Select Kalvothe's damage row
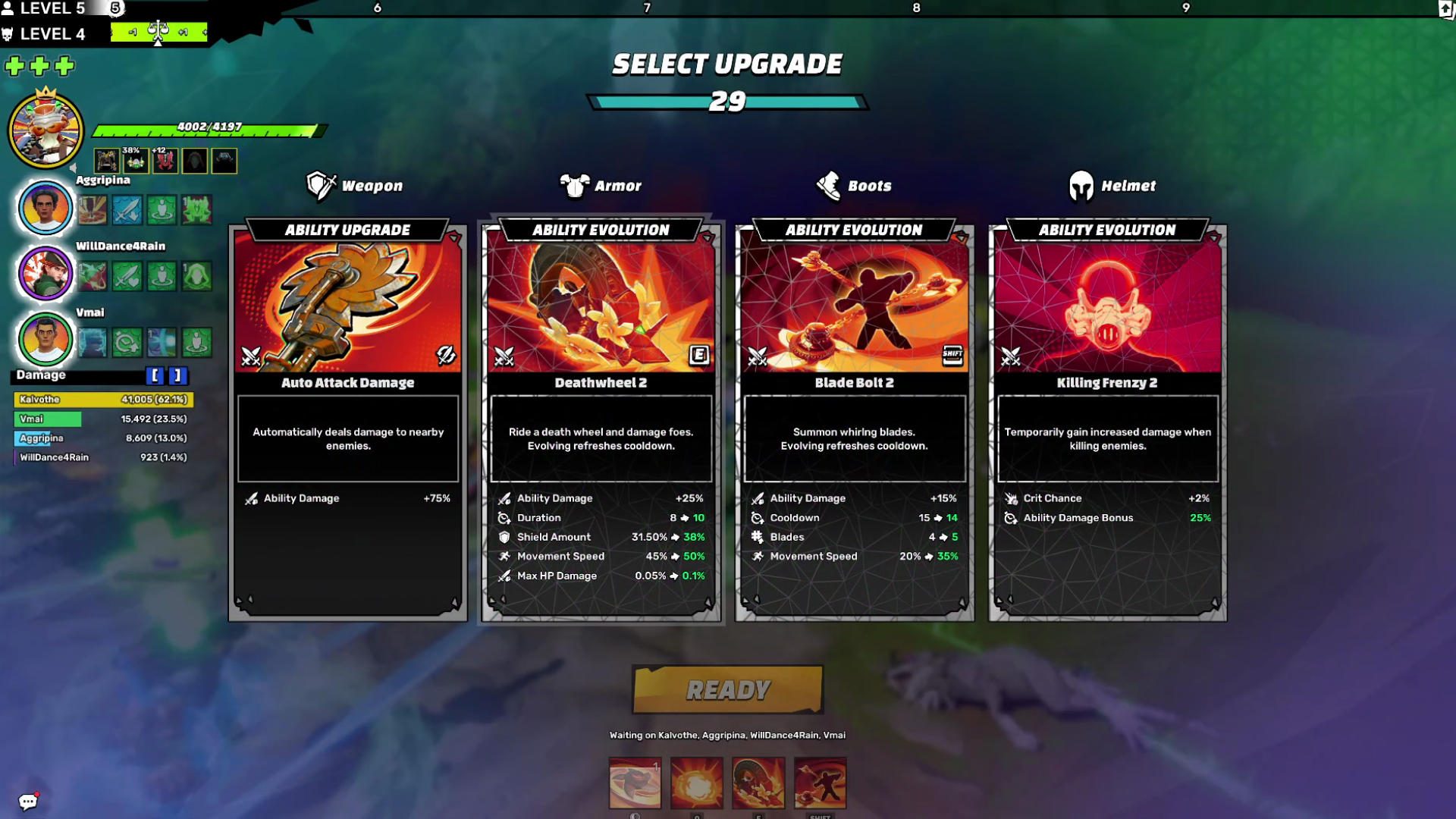 [x=103, y=400]
